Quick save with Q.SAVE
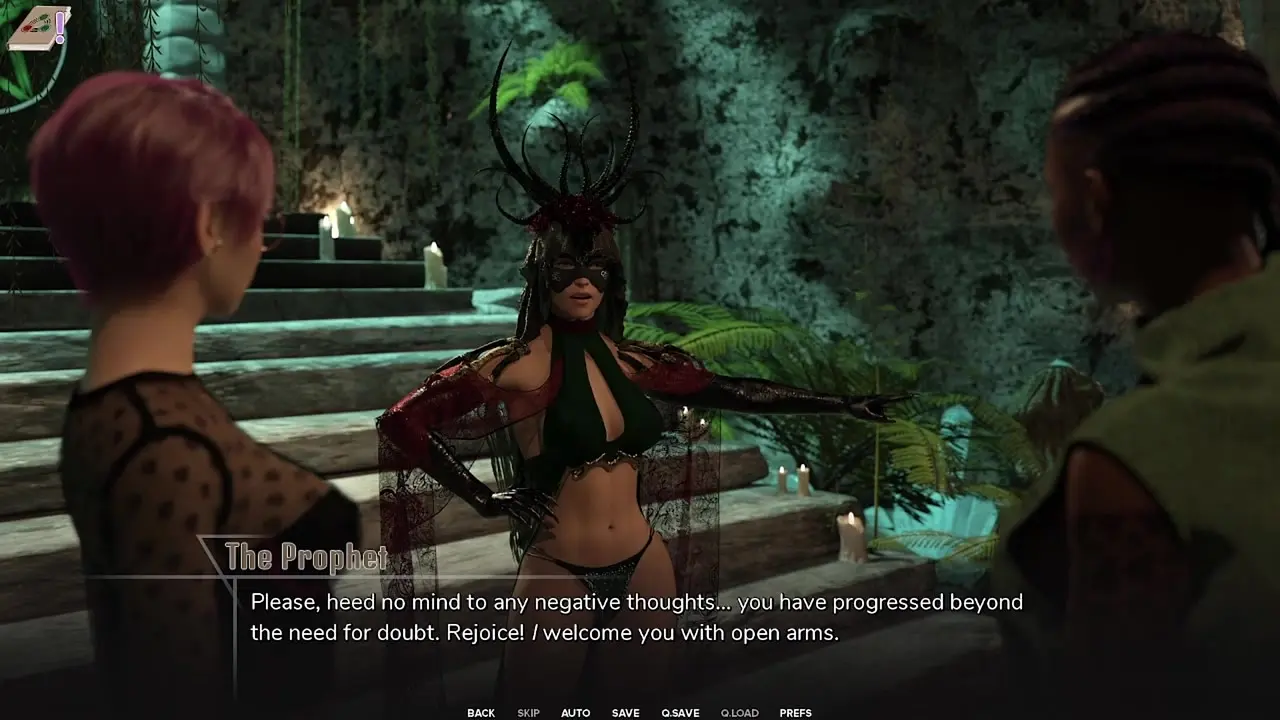 (x=680, y=713)
